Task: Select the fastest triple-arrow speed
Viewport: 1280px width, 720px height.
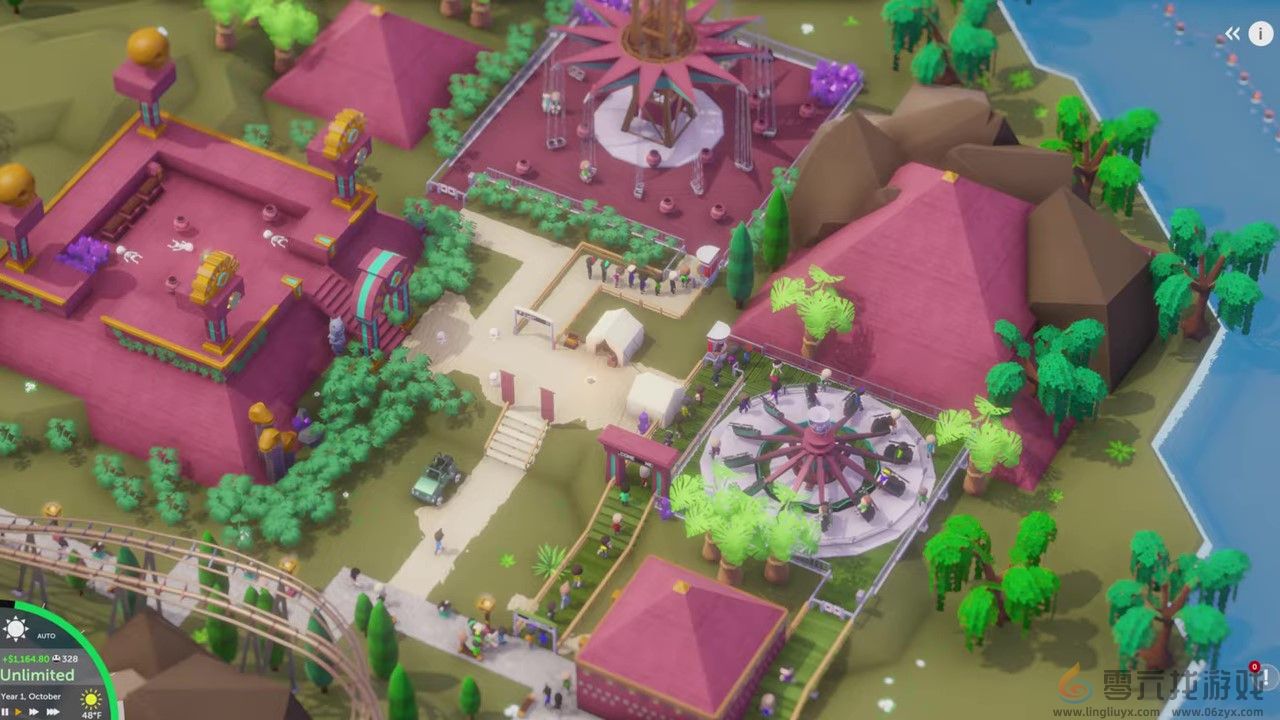Action: 53,710
